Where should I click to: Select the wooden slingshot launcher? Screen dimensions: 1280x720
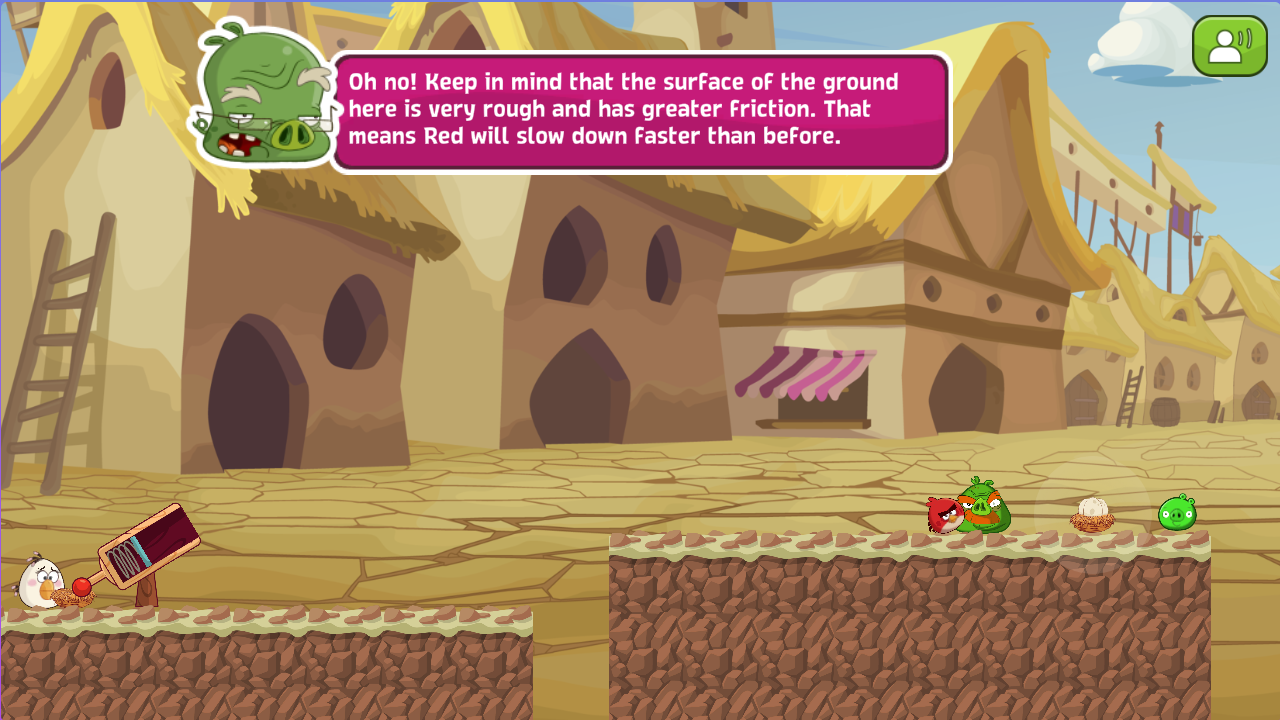pyautogui.click(x=150, y=545)
